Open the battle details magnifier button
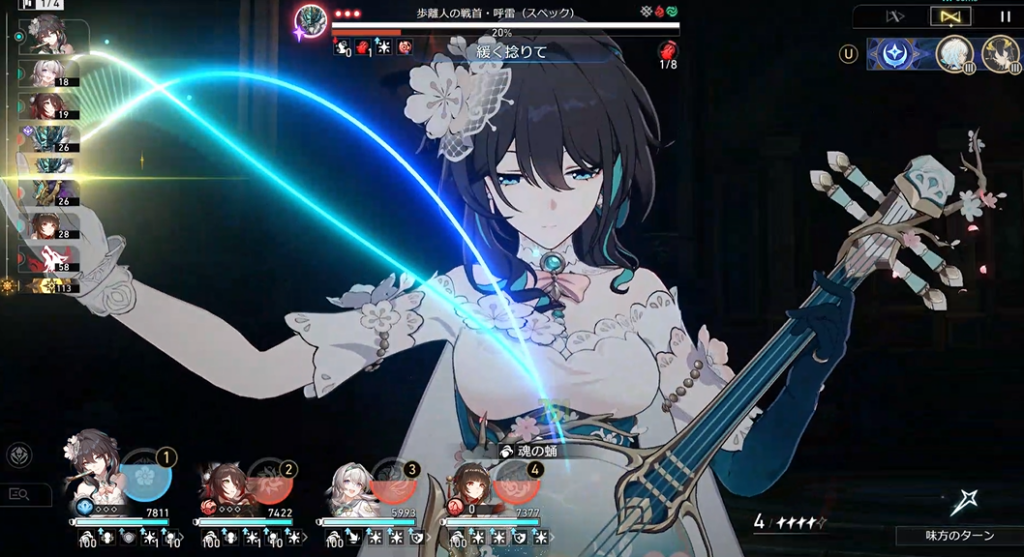The width and height of the screenshot is (1024, 557). tap(18, 493)
